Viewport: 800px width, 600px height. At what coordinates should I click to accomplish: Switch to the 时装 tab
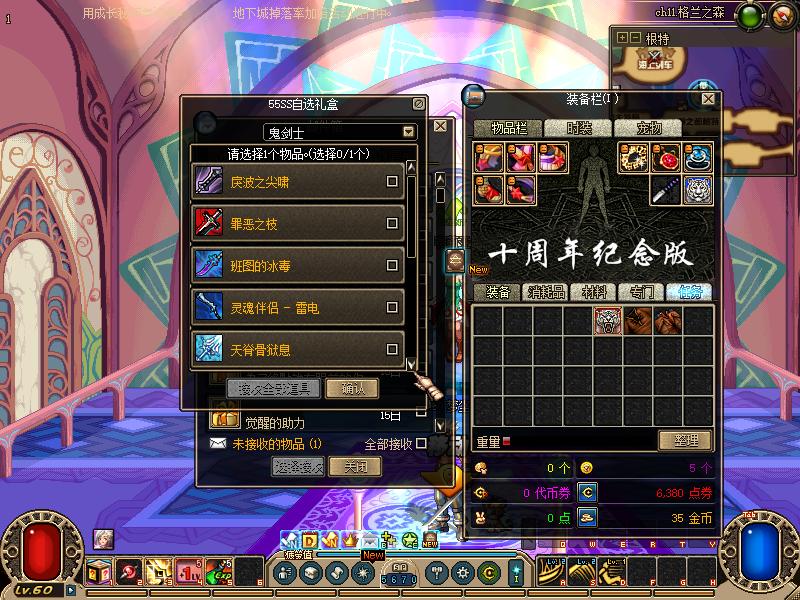pyautogui.click(x=579, y=128)
